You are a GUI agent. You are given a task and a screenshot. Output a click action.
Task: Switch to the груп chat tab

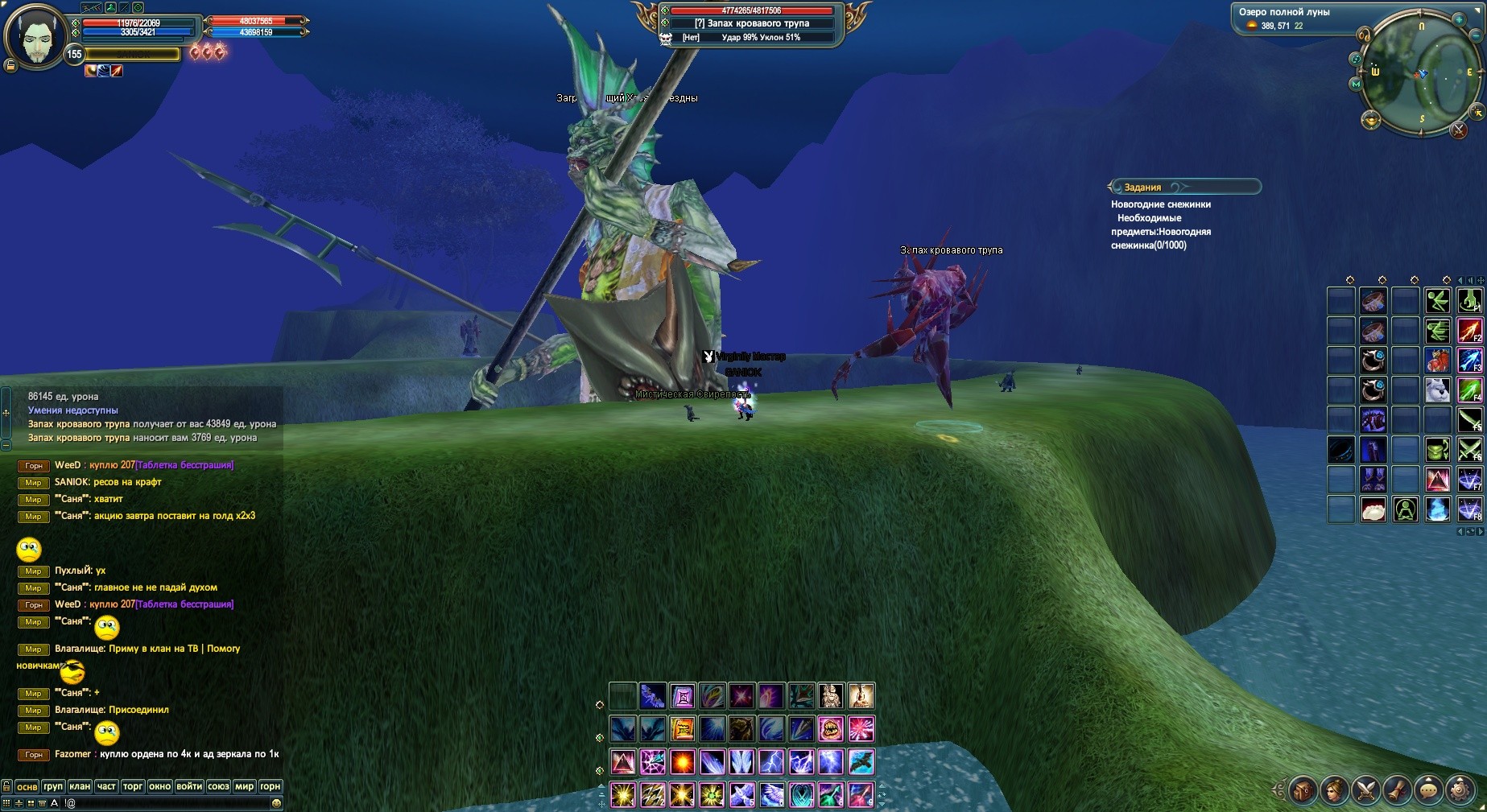click(x=53, y=786)
